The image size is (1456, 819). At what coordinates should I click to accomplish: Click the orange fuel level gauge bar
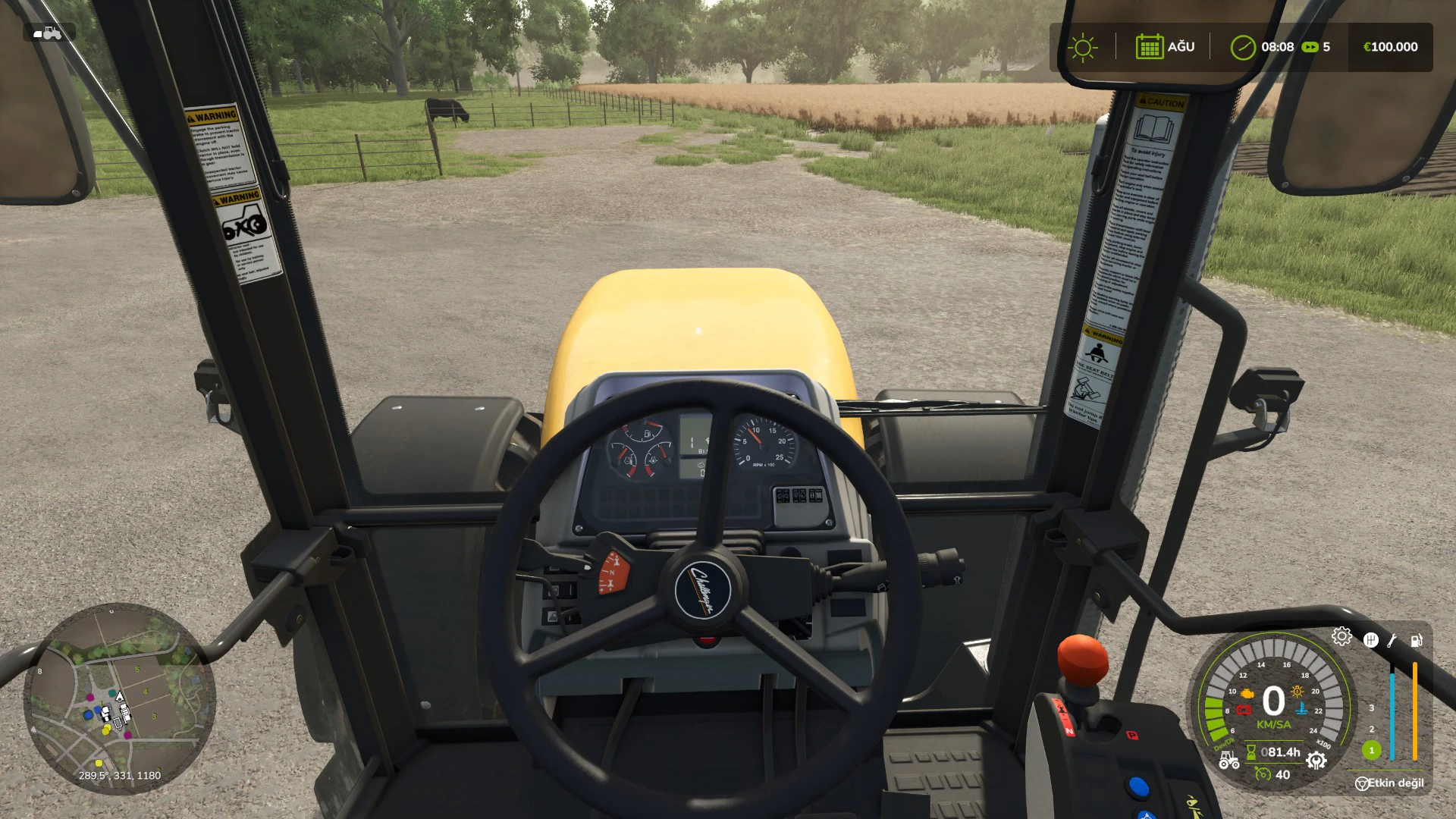point(1414,711)
